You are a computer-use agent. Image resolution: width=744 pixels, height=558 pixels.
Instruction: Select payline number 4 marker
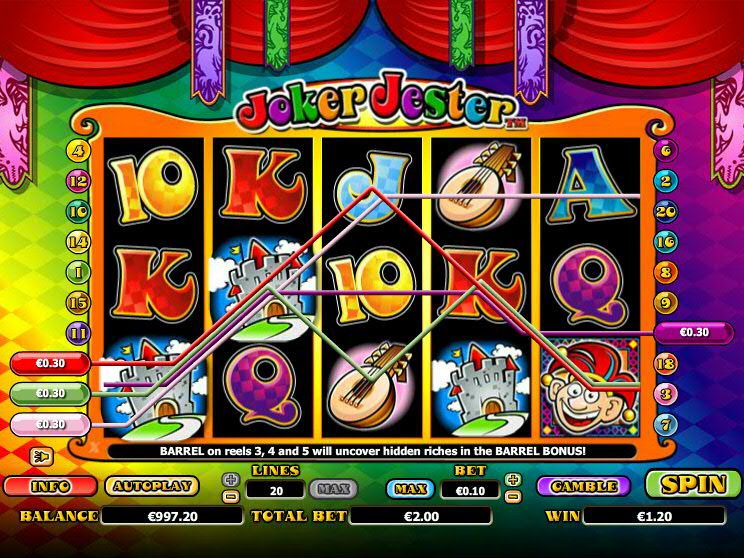[78, 152]
